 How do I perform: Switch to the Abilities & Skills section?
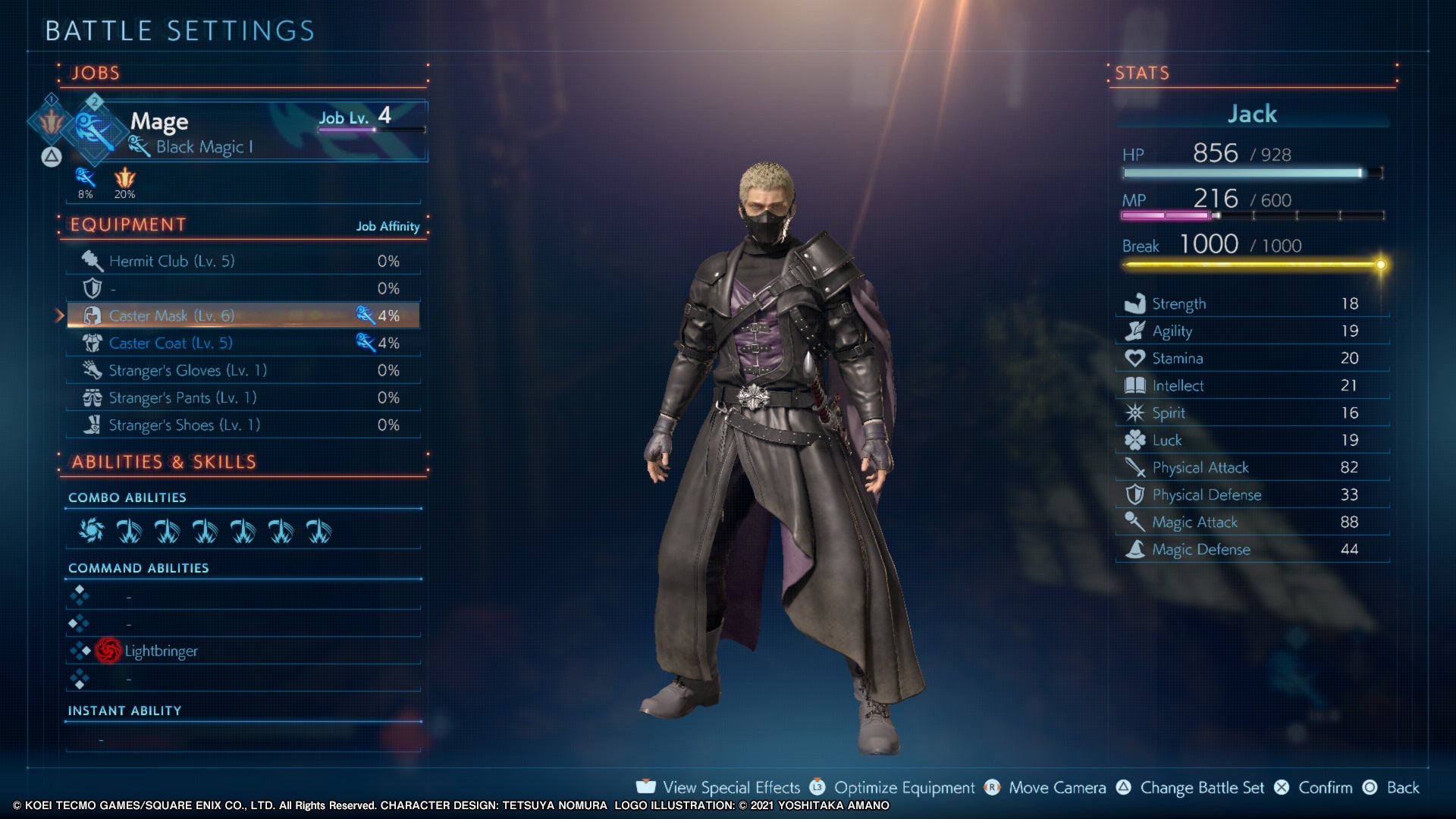click(161, 461)
